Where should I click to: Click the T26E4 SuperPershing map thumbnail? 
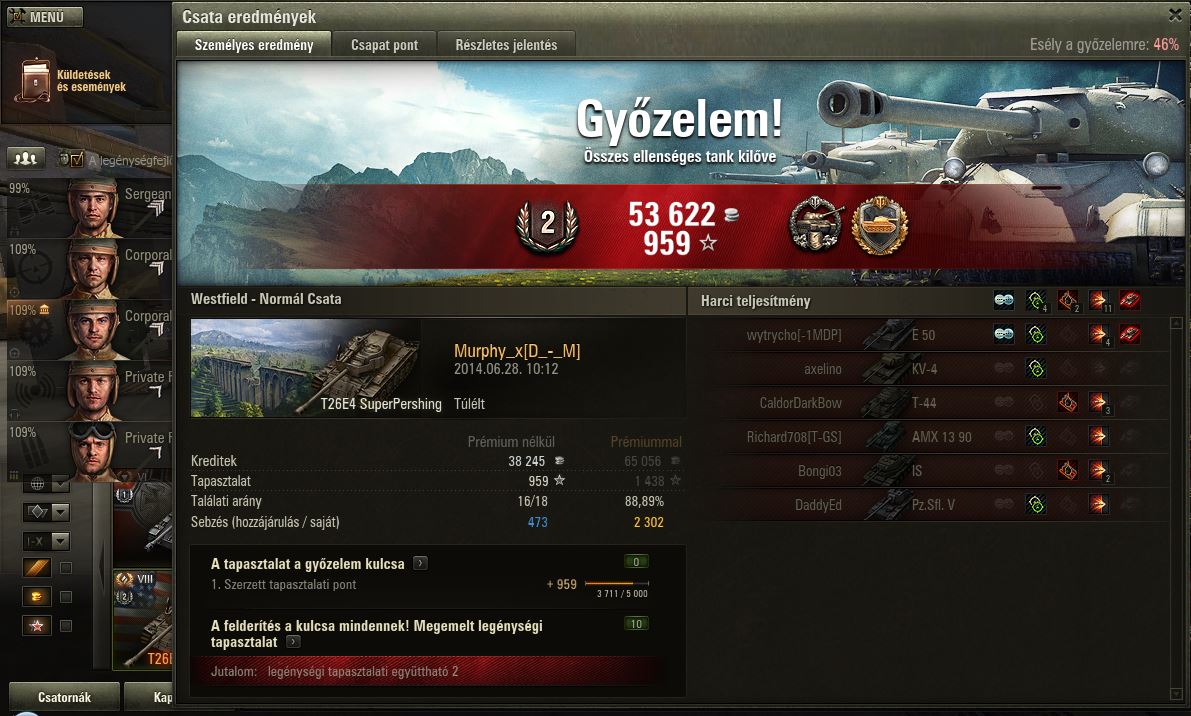[x=305, y=368]
